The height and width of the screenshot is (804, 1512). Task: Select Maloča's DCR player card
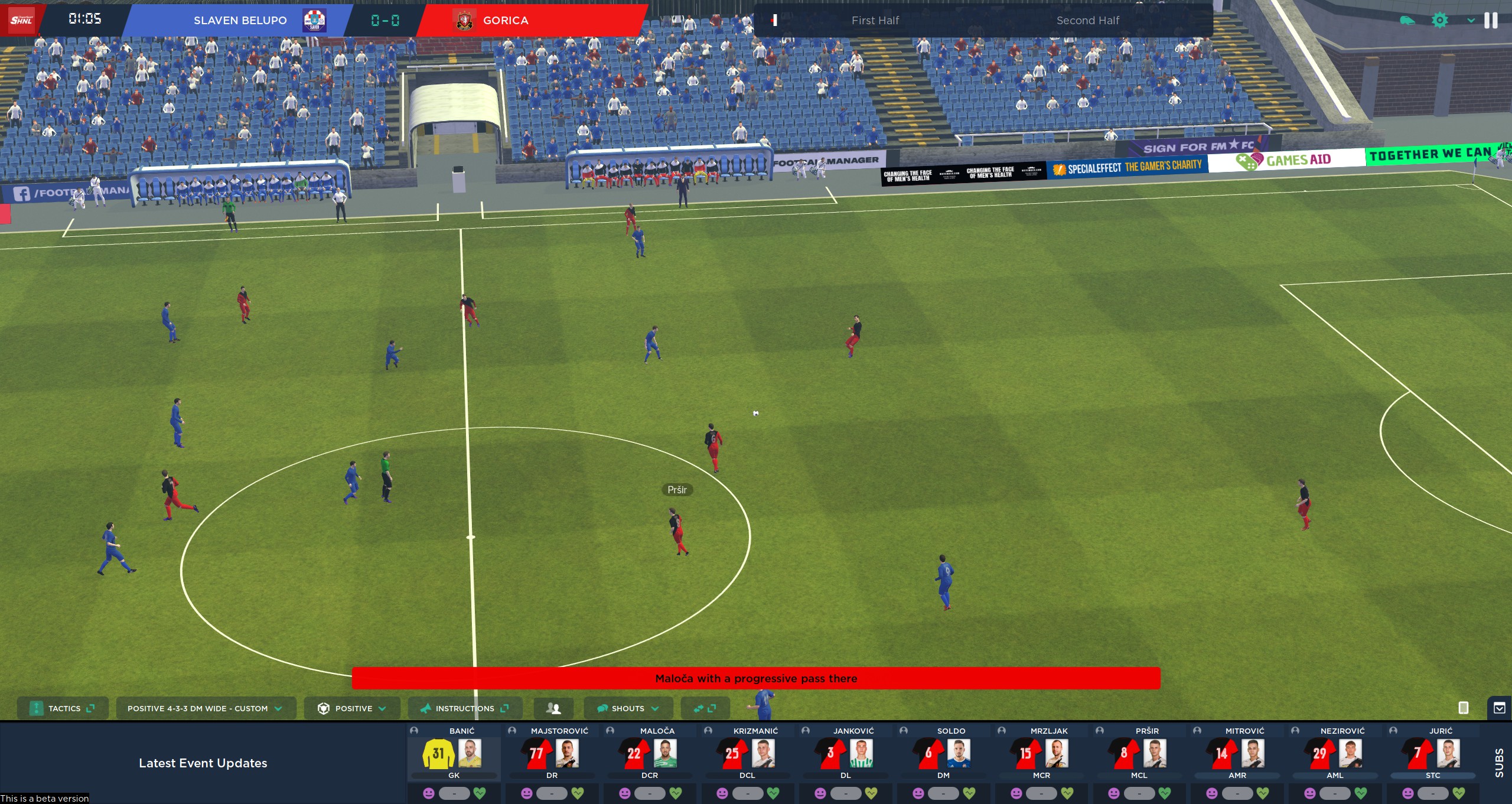point(650,754)
